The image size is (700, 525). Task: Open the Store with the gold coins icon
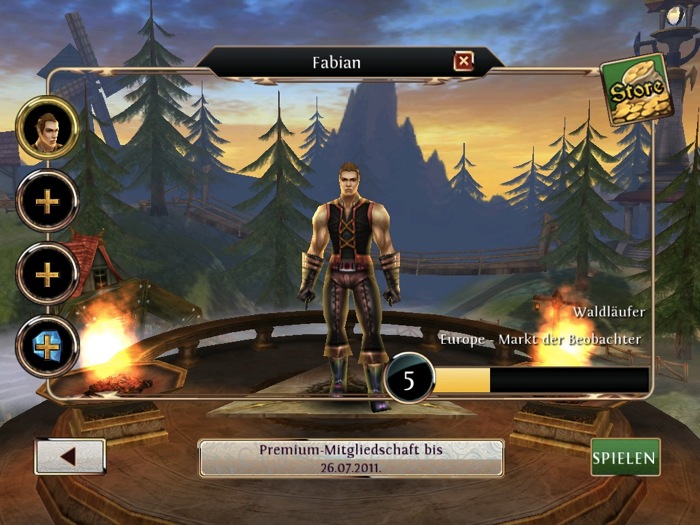(635, 90)
